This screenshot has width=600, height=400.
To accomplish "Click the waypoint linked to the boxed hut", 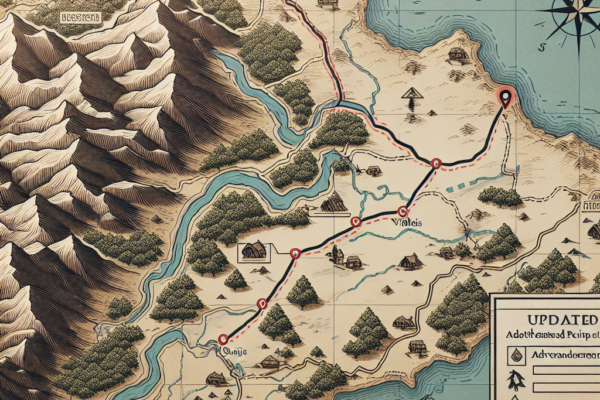I will pyautogui.click(x=295, y=254).
